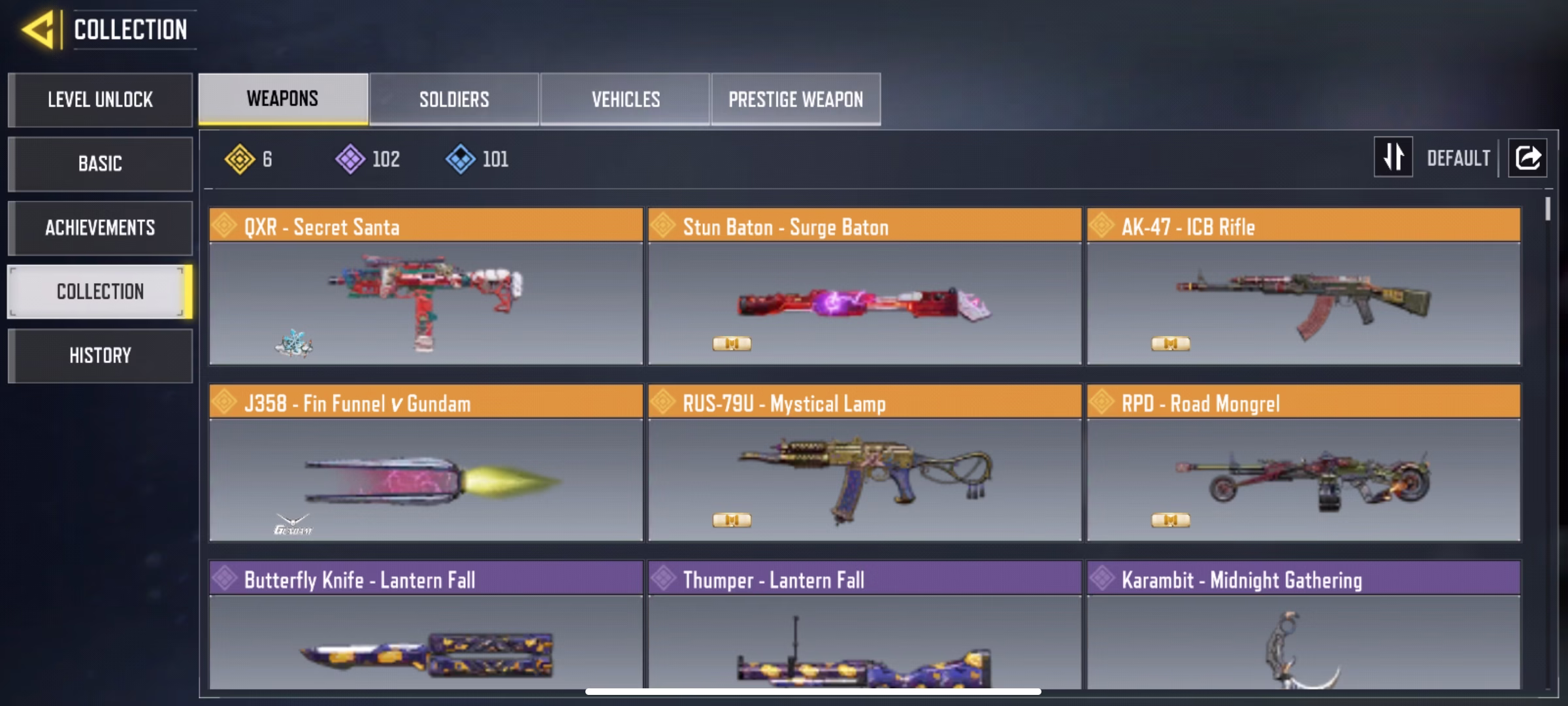Open the Vehicles tab
Image resolution: width=1568 pixels, height=706 pixels.
(625, 99)
